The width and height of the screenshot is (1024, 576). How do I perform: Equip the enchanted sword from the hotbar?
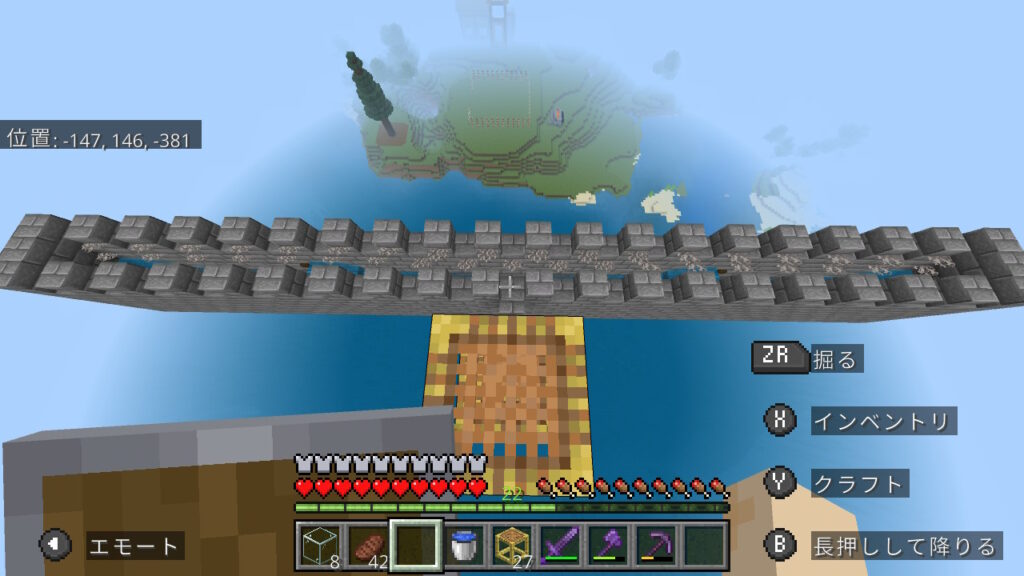pos(558,546)
